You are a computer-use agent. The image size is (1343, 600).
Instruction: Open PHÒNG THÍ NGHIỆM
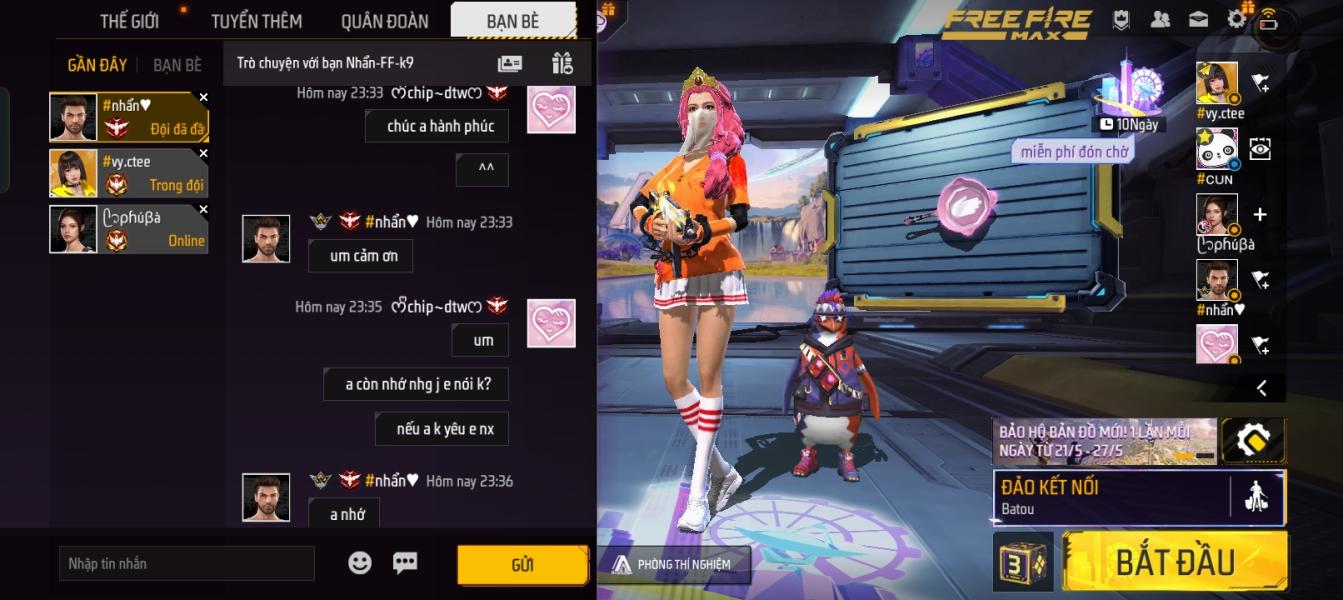click(674, 564)
